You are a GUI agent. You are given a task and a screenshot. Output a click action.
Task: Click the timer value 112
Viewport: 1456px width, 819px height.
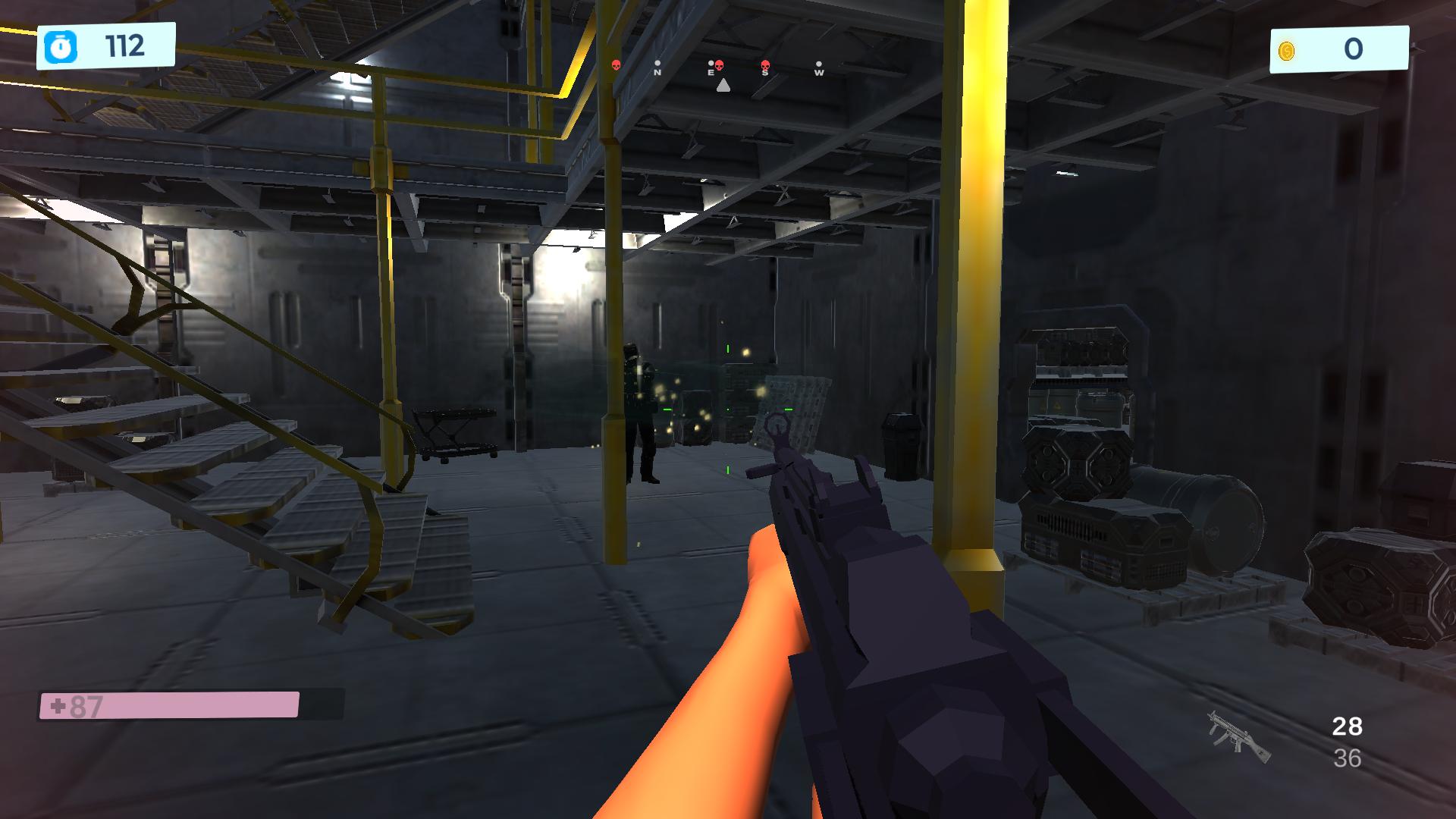tap(124, 46)
